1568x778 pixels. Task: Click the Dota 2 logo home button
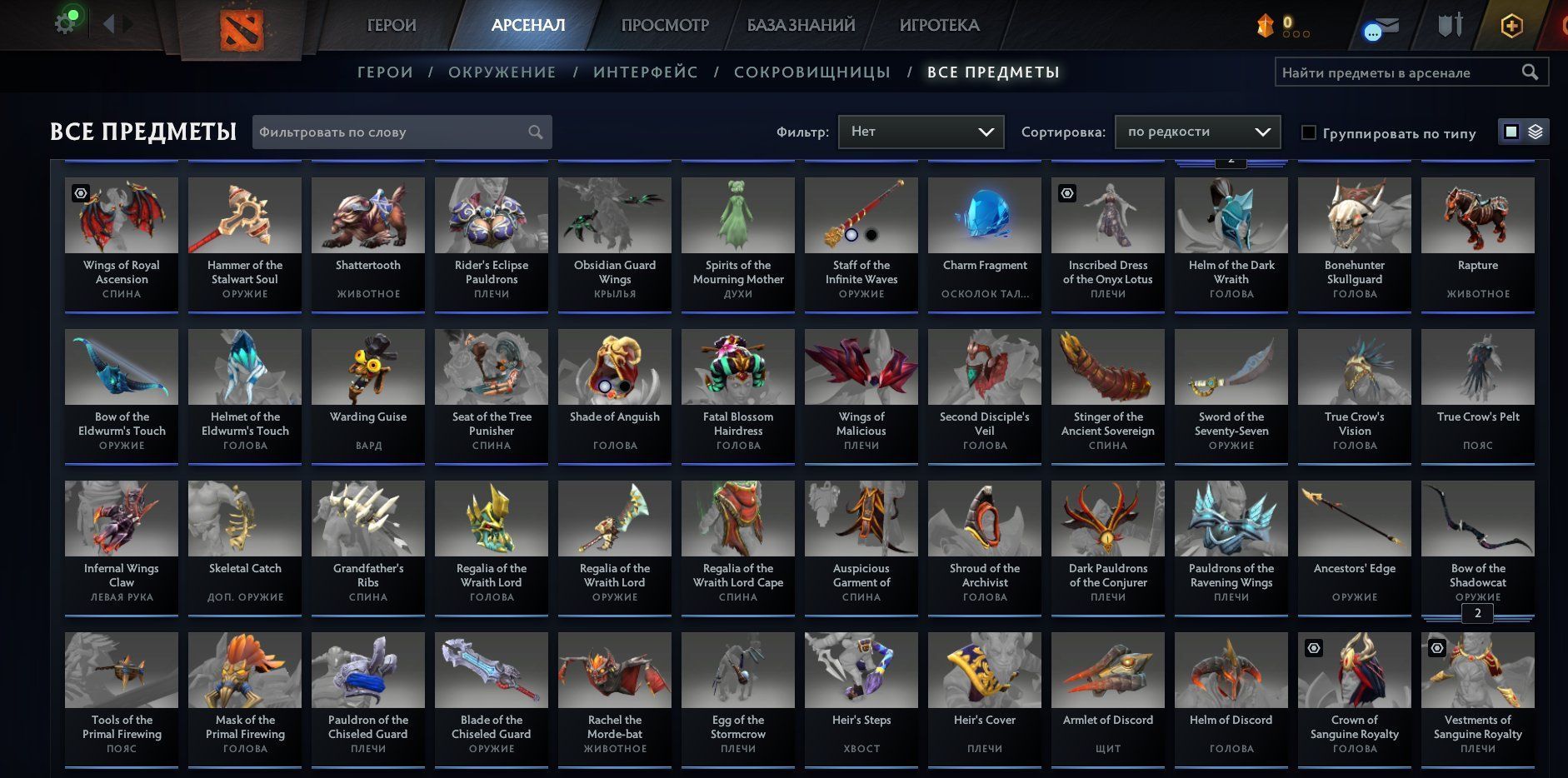tap(242, 31)
